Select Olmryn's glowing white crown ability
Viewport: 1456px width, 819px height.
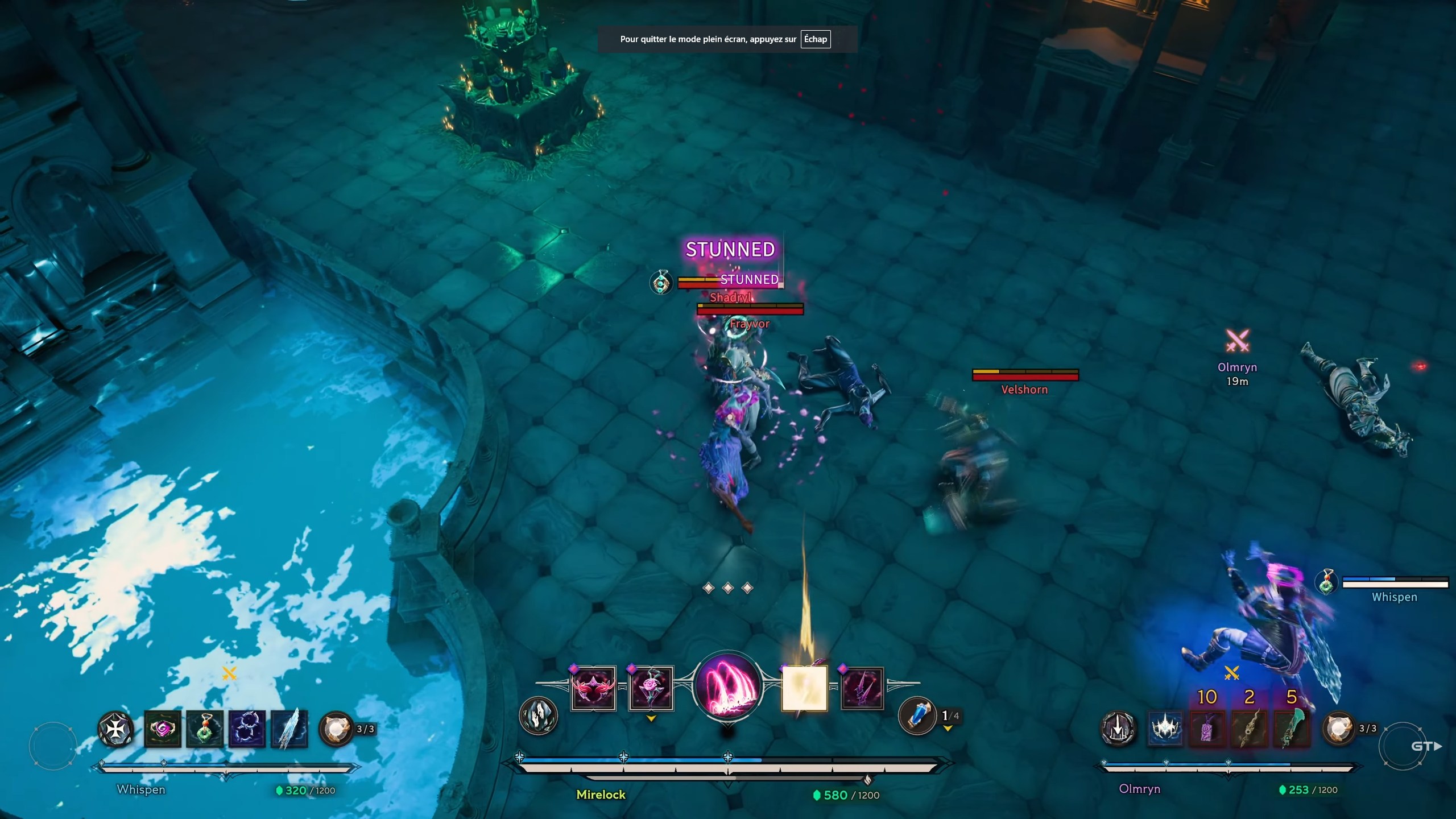1166,729
